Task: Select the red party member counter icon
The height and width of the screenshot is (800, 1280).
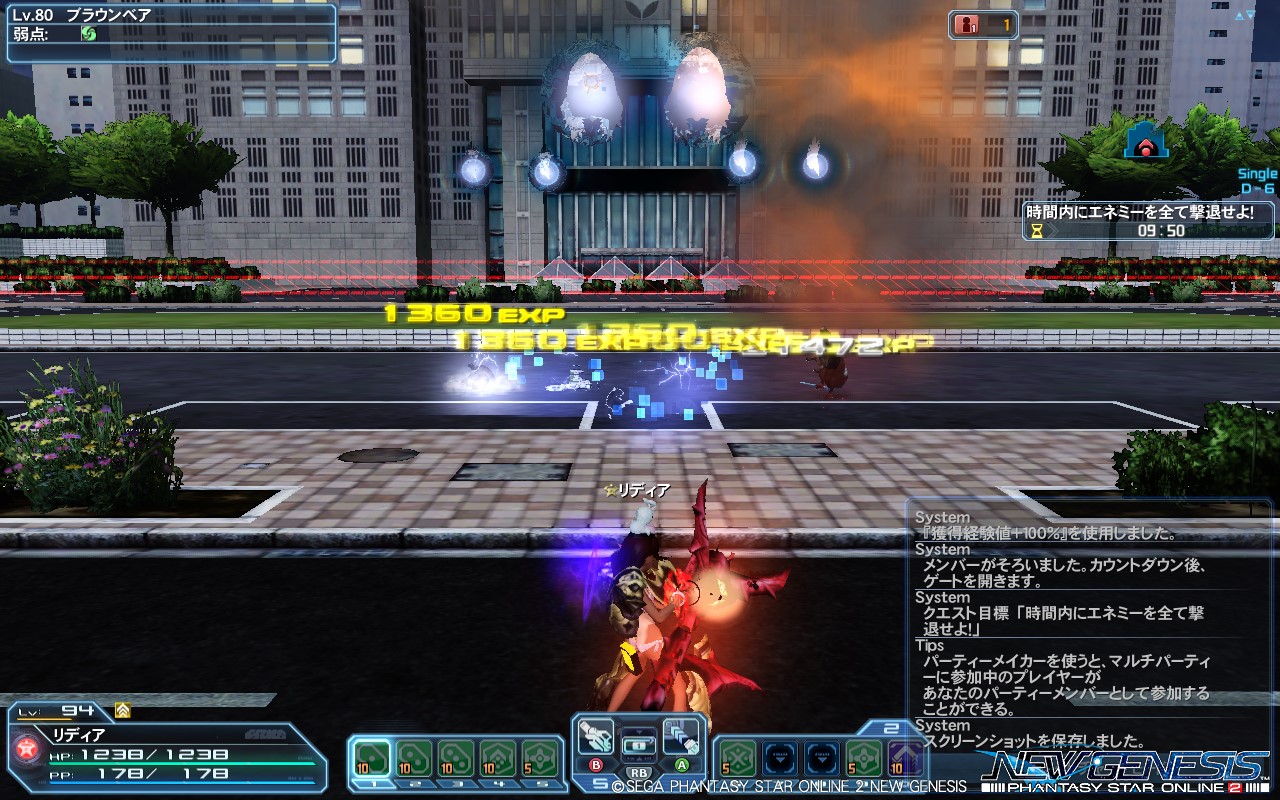Action: pyautogui.click(x=965, y=24)
